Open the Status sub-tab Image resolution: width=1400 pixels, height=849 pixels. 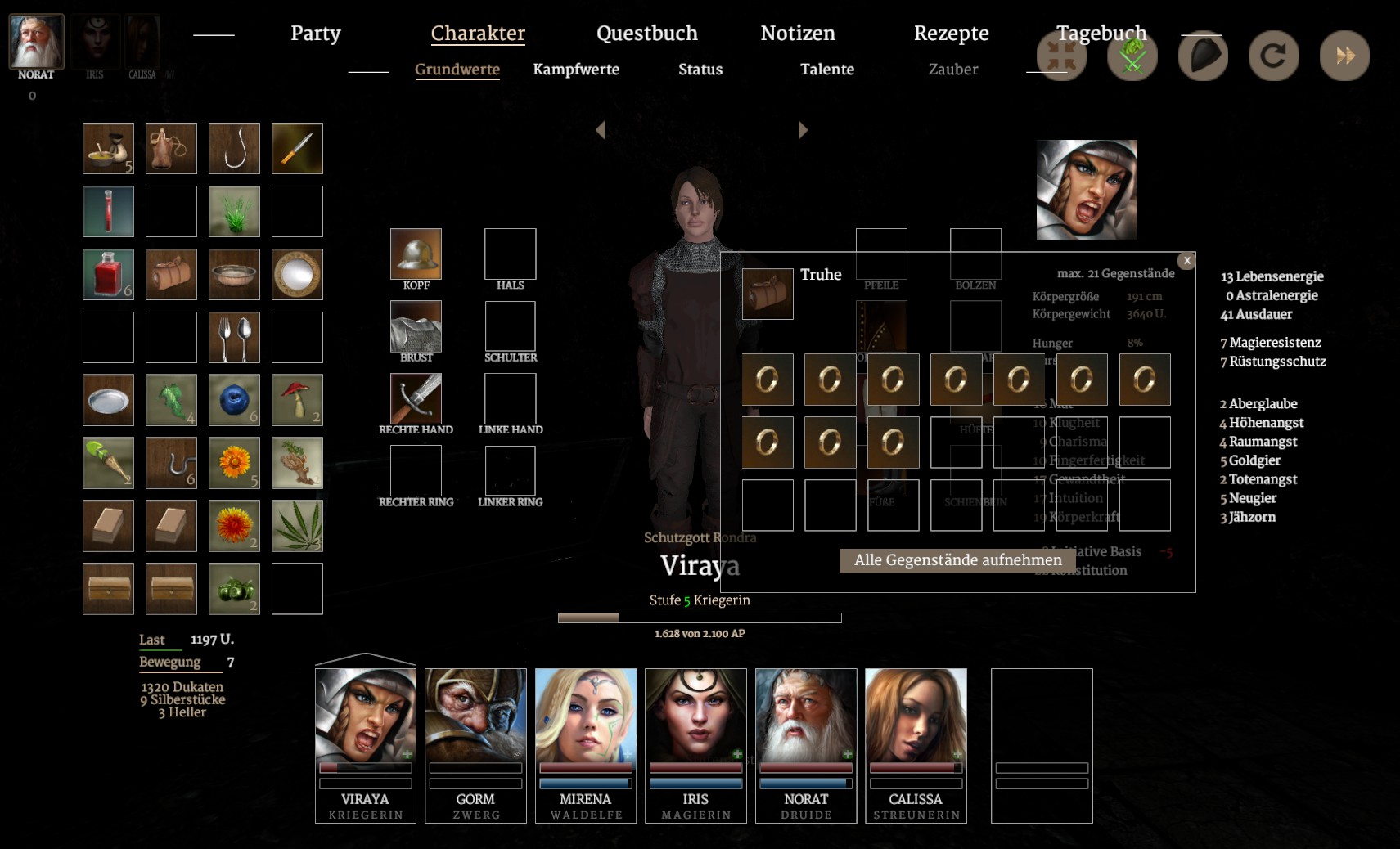tap(700, 70)
